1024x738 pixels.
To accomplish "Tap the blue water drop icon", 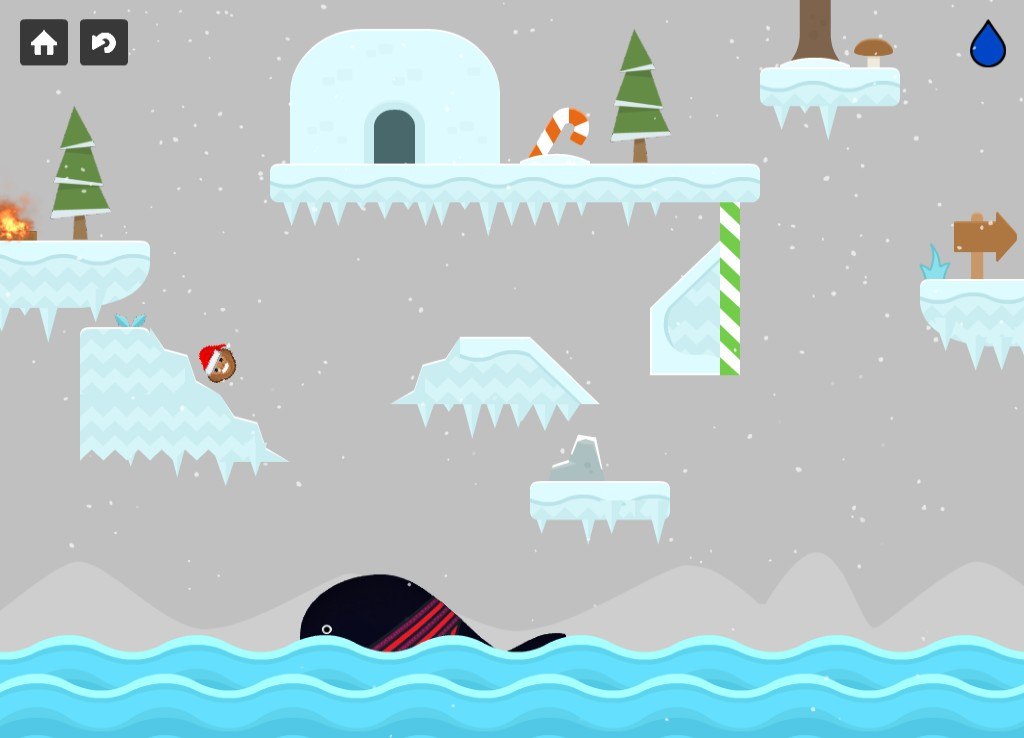I will click(987, 45).
